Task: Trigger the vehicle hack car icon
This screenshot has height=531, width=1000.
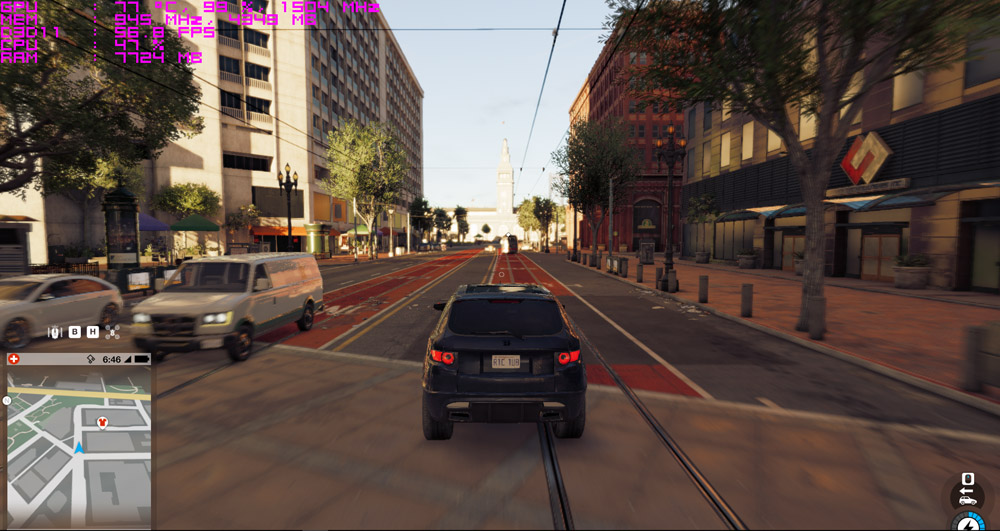Action: [967, 499]
